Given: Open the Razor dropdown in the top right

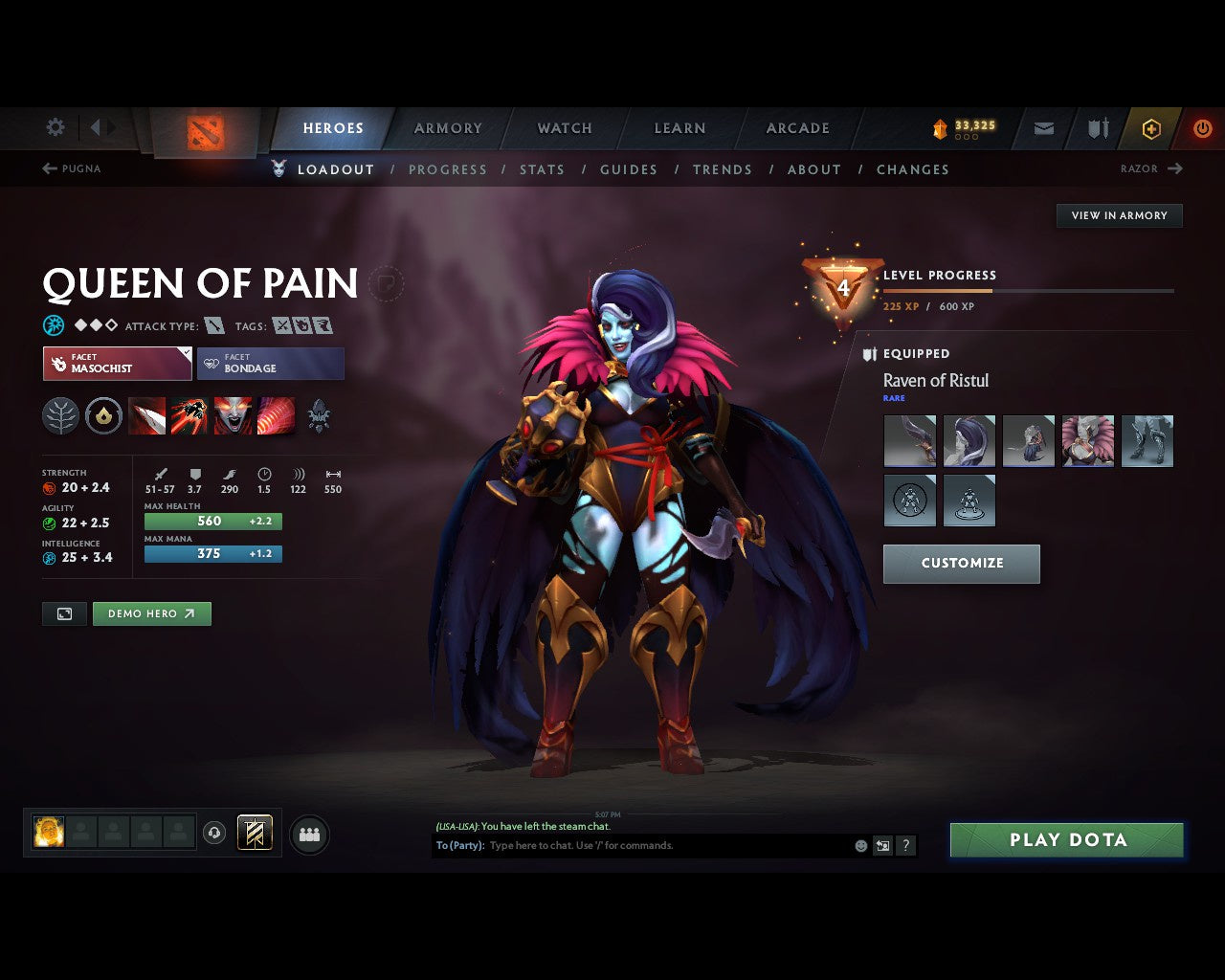Looking at the screenshot, I should tap(1152, 168).
